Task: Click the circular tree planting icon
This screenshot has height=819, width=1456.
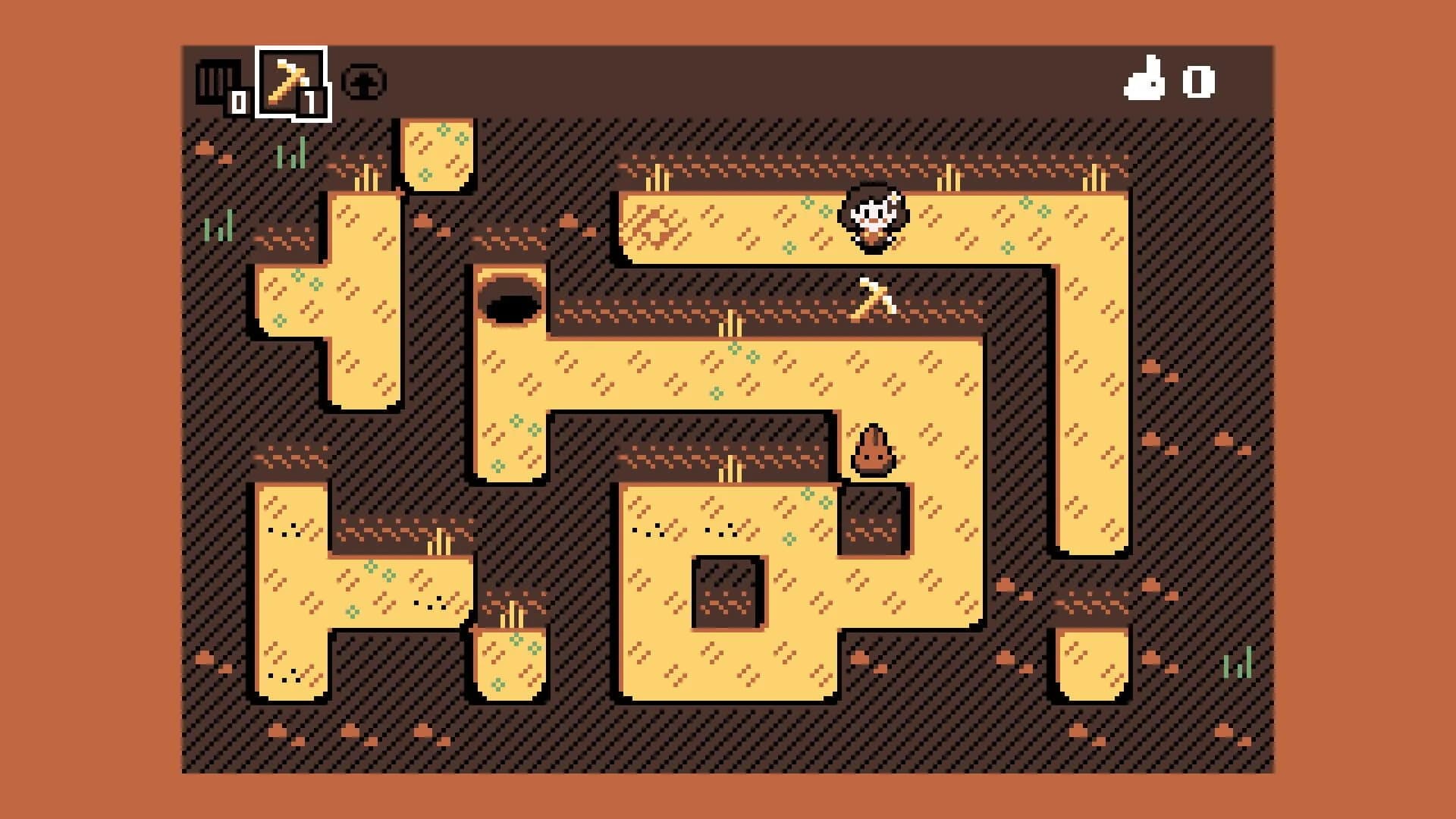Action: point(364,82)
